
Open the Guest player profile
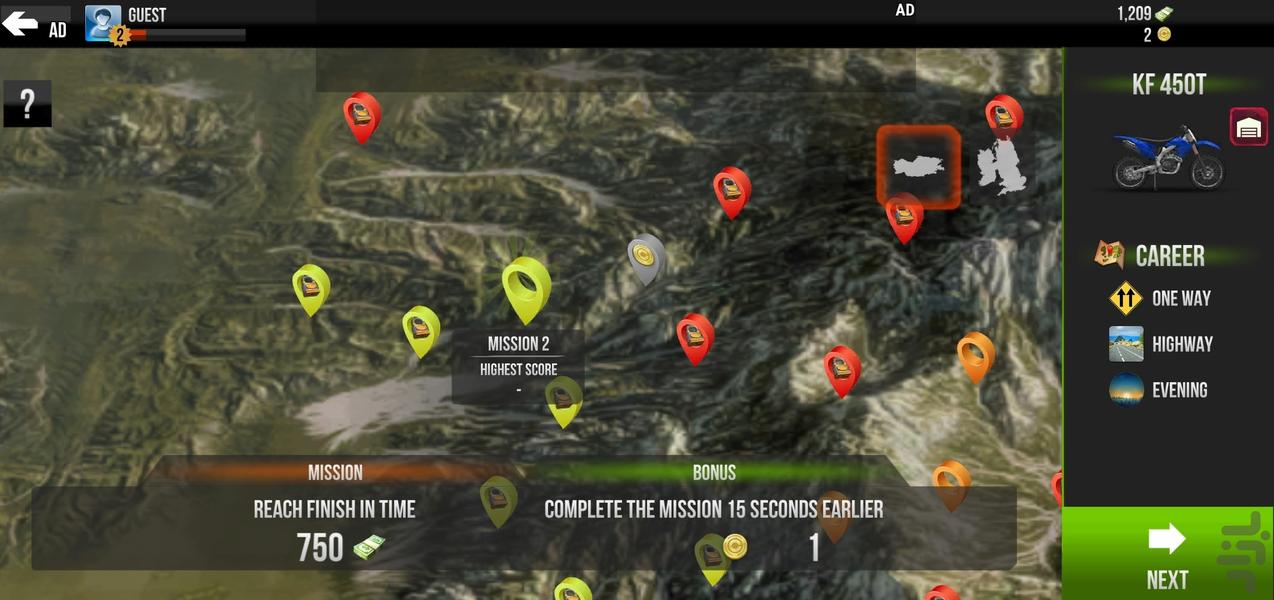click(103, 22)
